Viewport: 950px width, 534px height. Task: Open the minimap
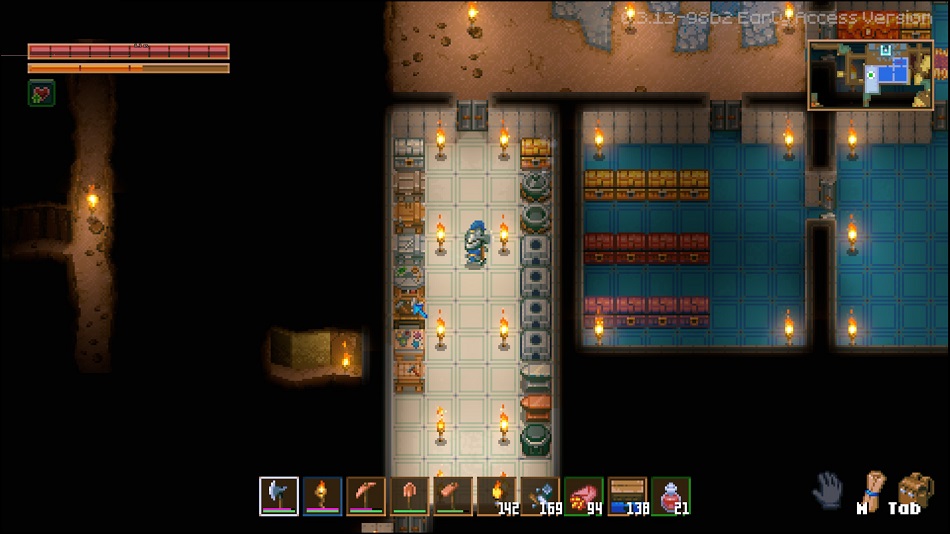coord(870,75)
